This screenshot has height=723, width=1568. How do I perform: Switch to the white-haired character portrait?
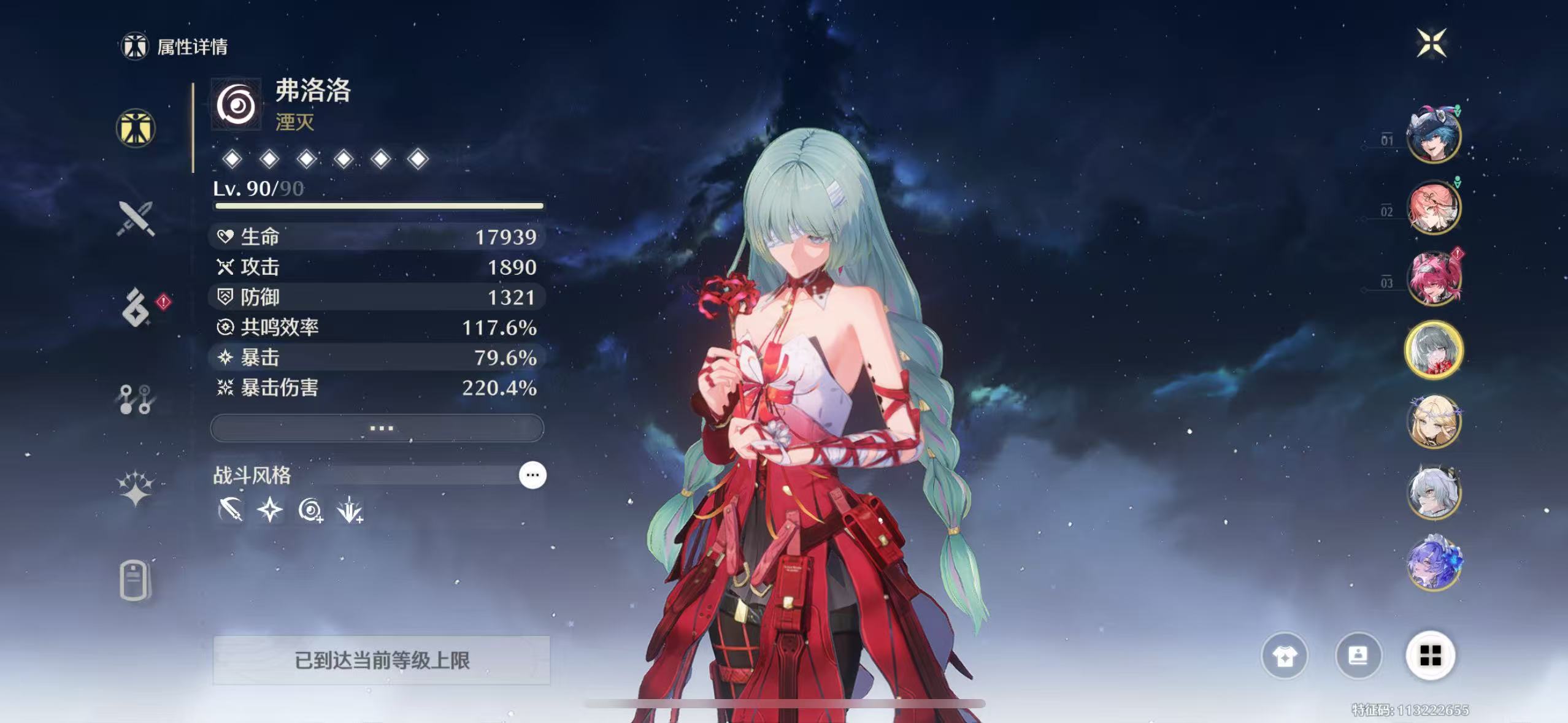(1434, 493)
